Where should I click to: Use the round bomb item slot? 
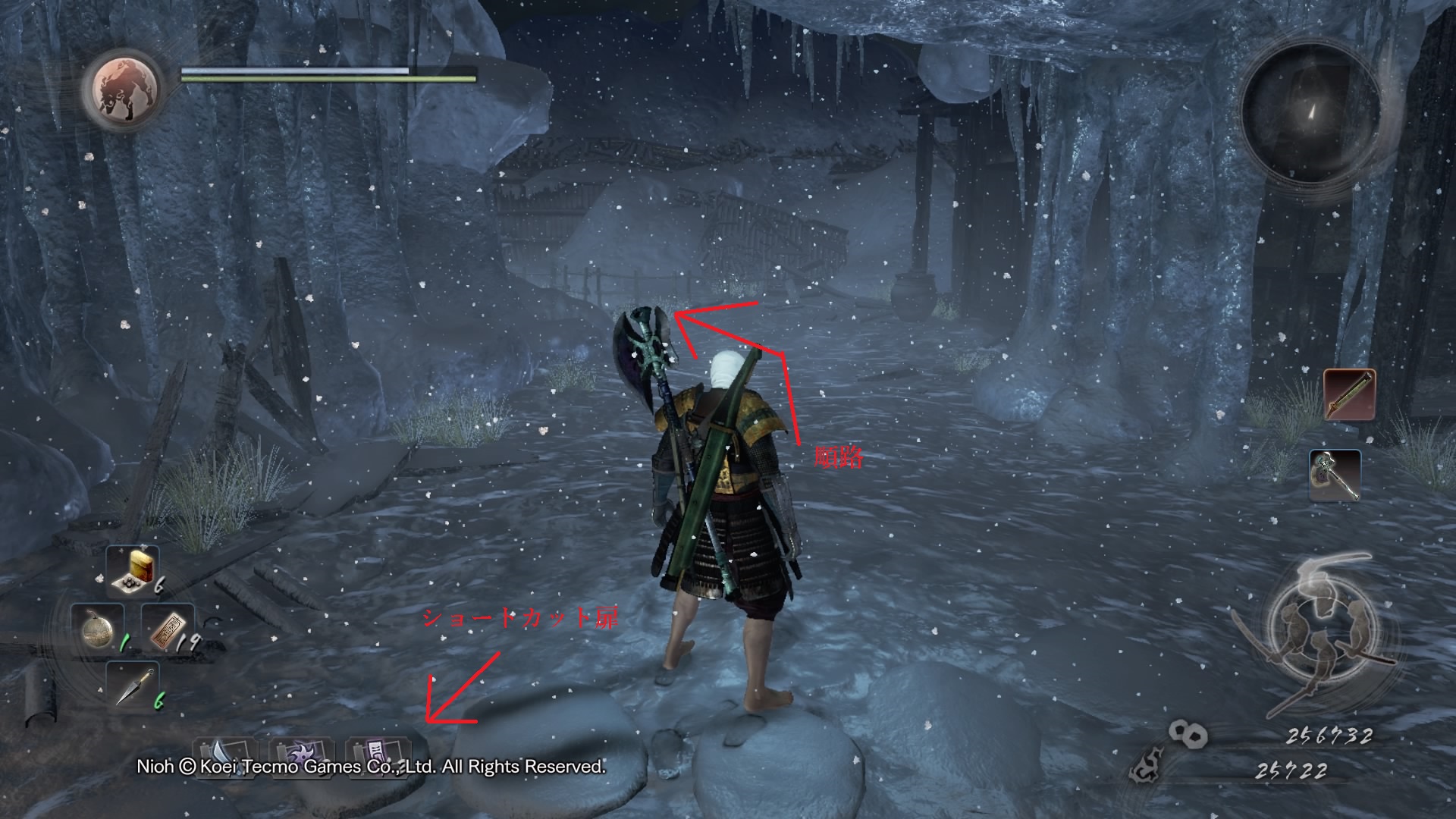pos(98,629)
